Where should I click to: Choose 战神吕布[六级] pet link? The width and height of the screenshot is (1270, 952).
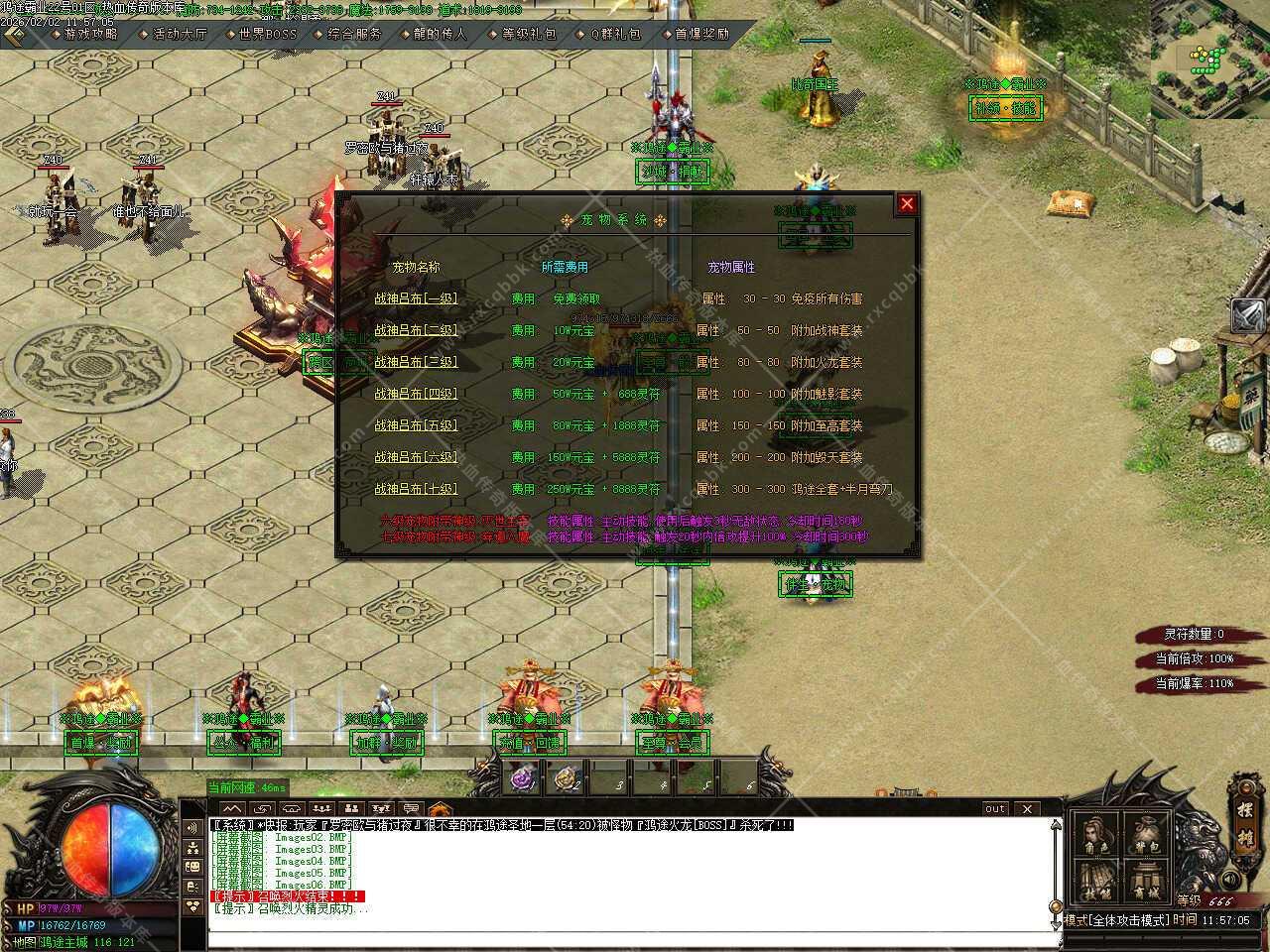[416, 457]
